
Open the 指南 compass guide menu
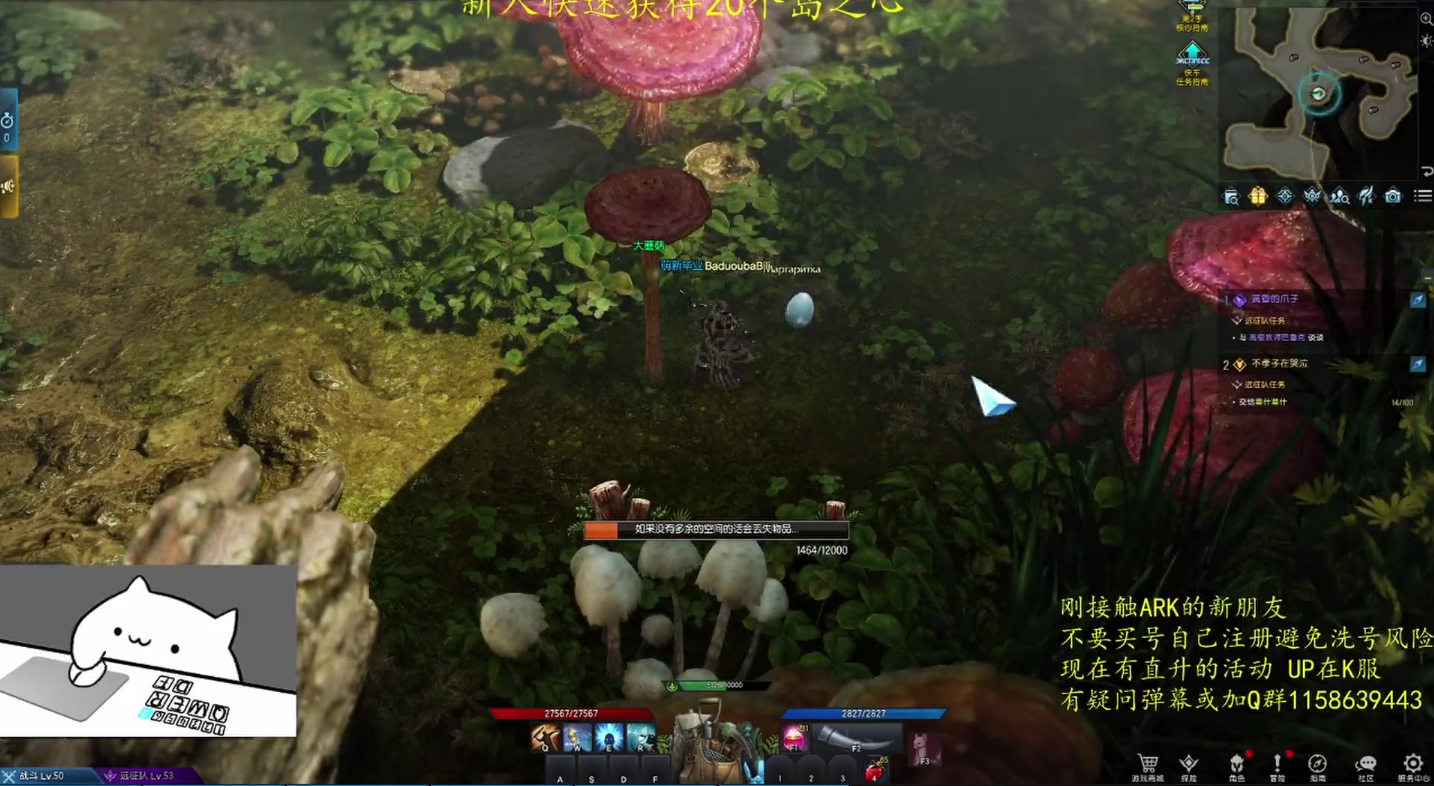(x=1318, y=764)
